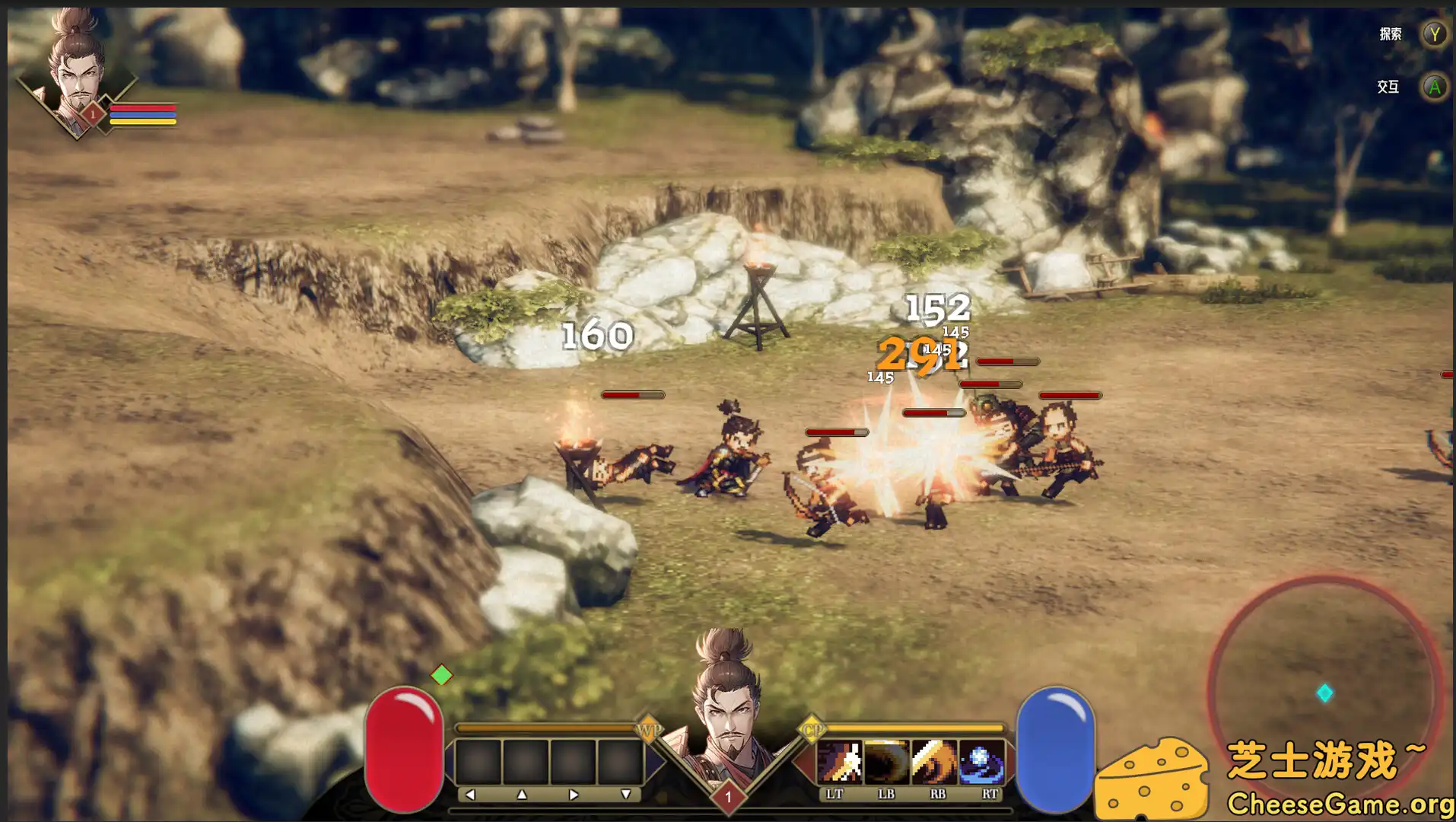Click the up arrow to cycle item selection
Screen dimensions: 1456x822
(x=523, y=793)
